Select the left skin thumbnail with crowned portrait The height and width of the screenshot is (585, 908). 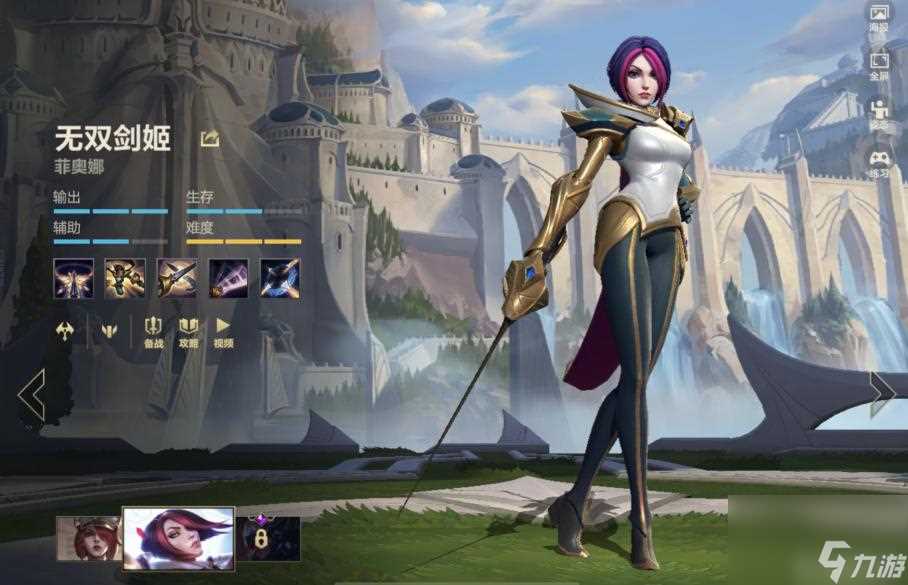click(87, 536)
